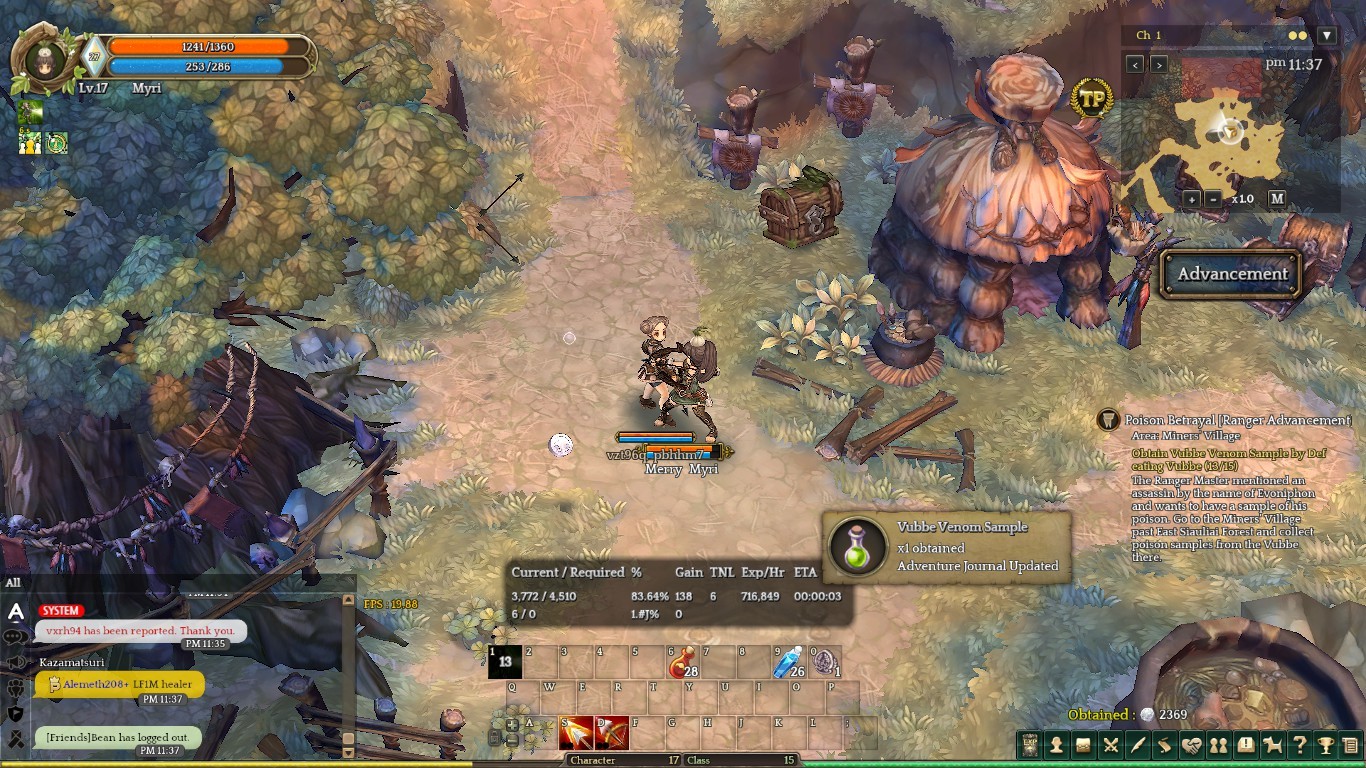The width and height of the screenshot is (1366, 768).
Task: Open the inventory chest menu icon
Action: [1083, 745]
